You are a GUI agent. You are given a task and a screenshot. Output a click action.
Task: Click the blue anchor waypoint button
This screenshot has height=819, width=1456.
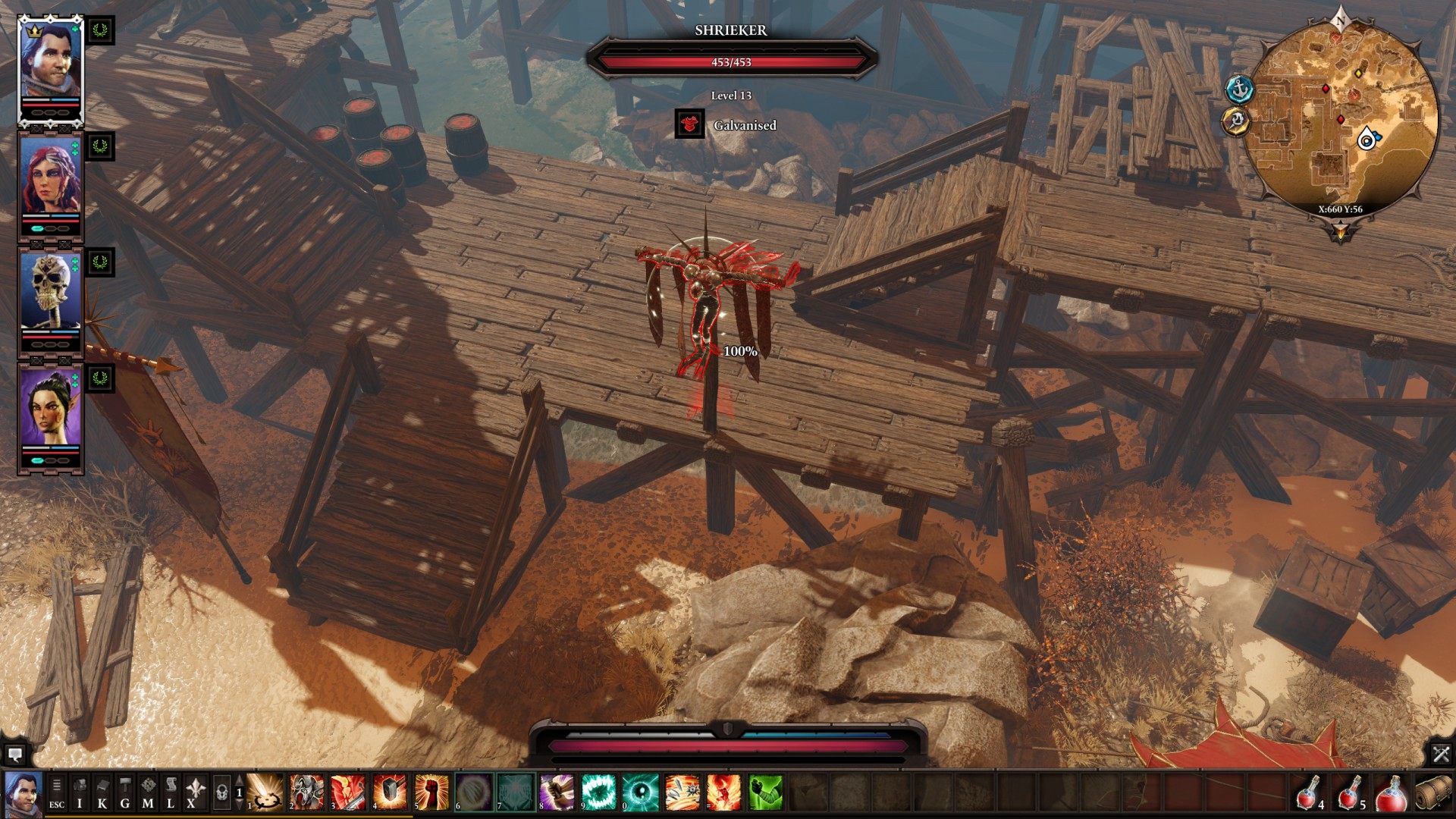(1240, 89)
